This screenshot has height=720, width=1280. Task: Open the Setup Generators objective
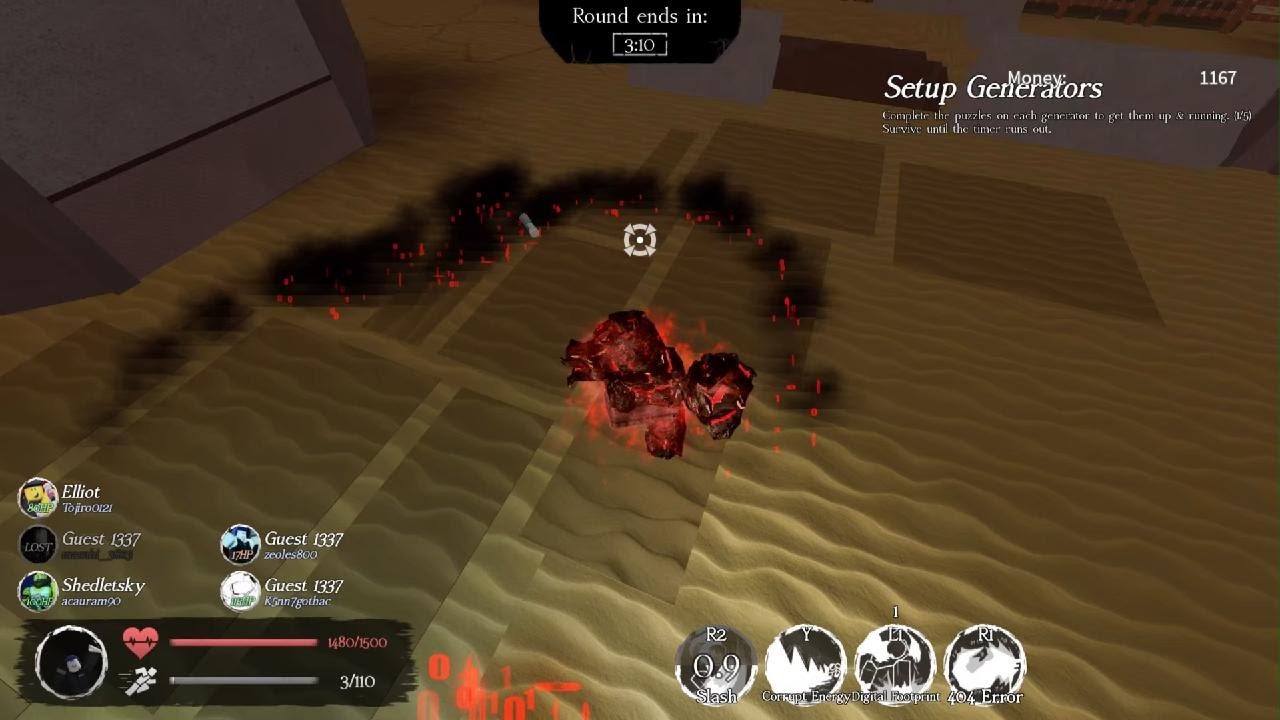[992, 88]
